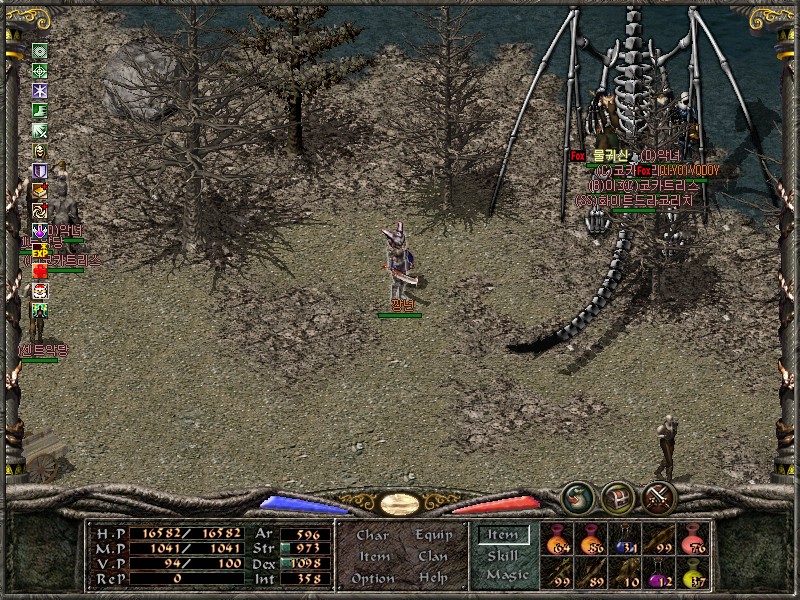Screen dimensions: 800x600
Task: Use the blue potion with count 31
Action: tap(625, 539)
